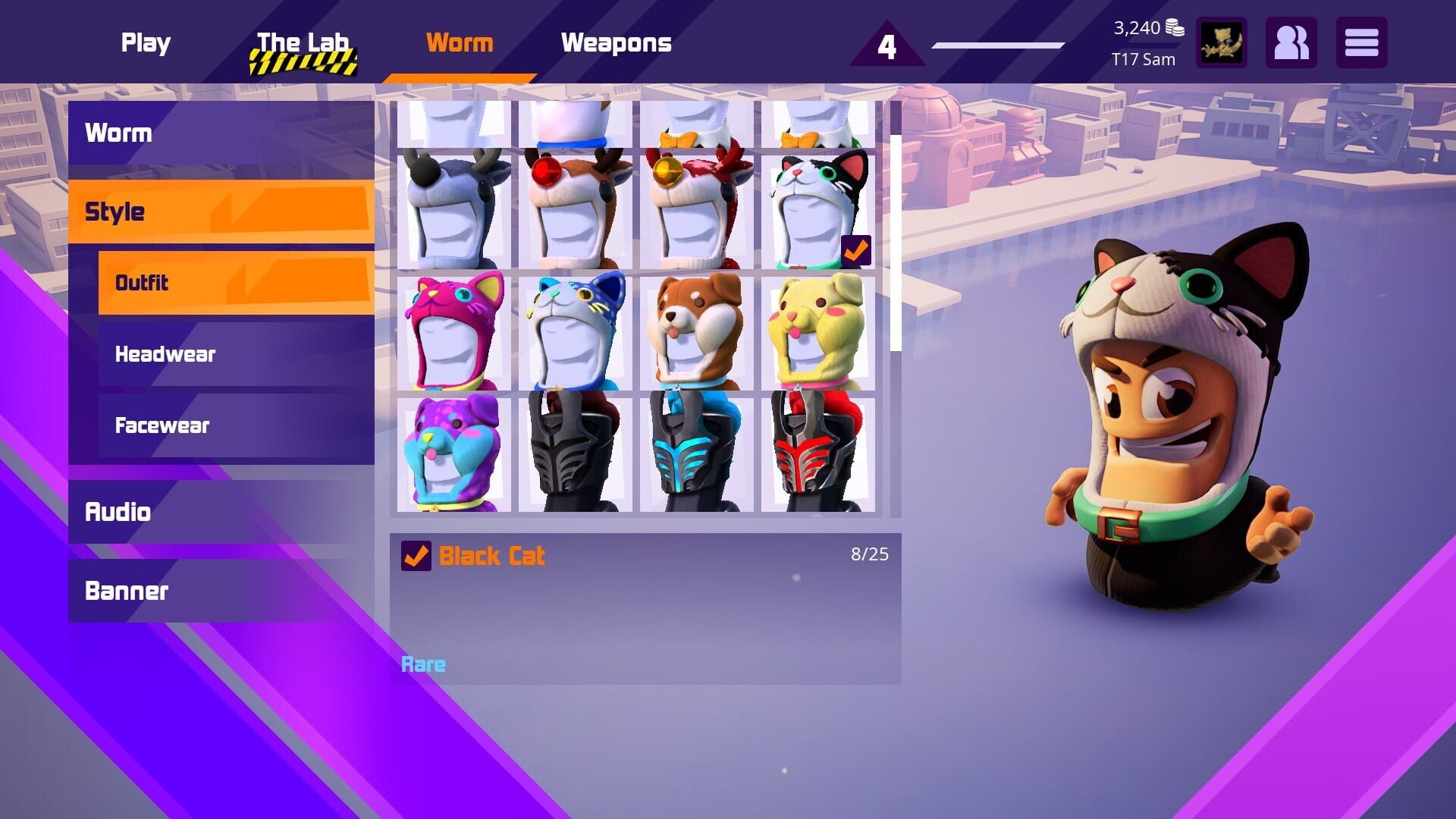Image resolution: width=1456 pixels, height=819 pixels.
Task: Click the golden worm avatar icon
Action: click(x=1223, y=43)
